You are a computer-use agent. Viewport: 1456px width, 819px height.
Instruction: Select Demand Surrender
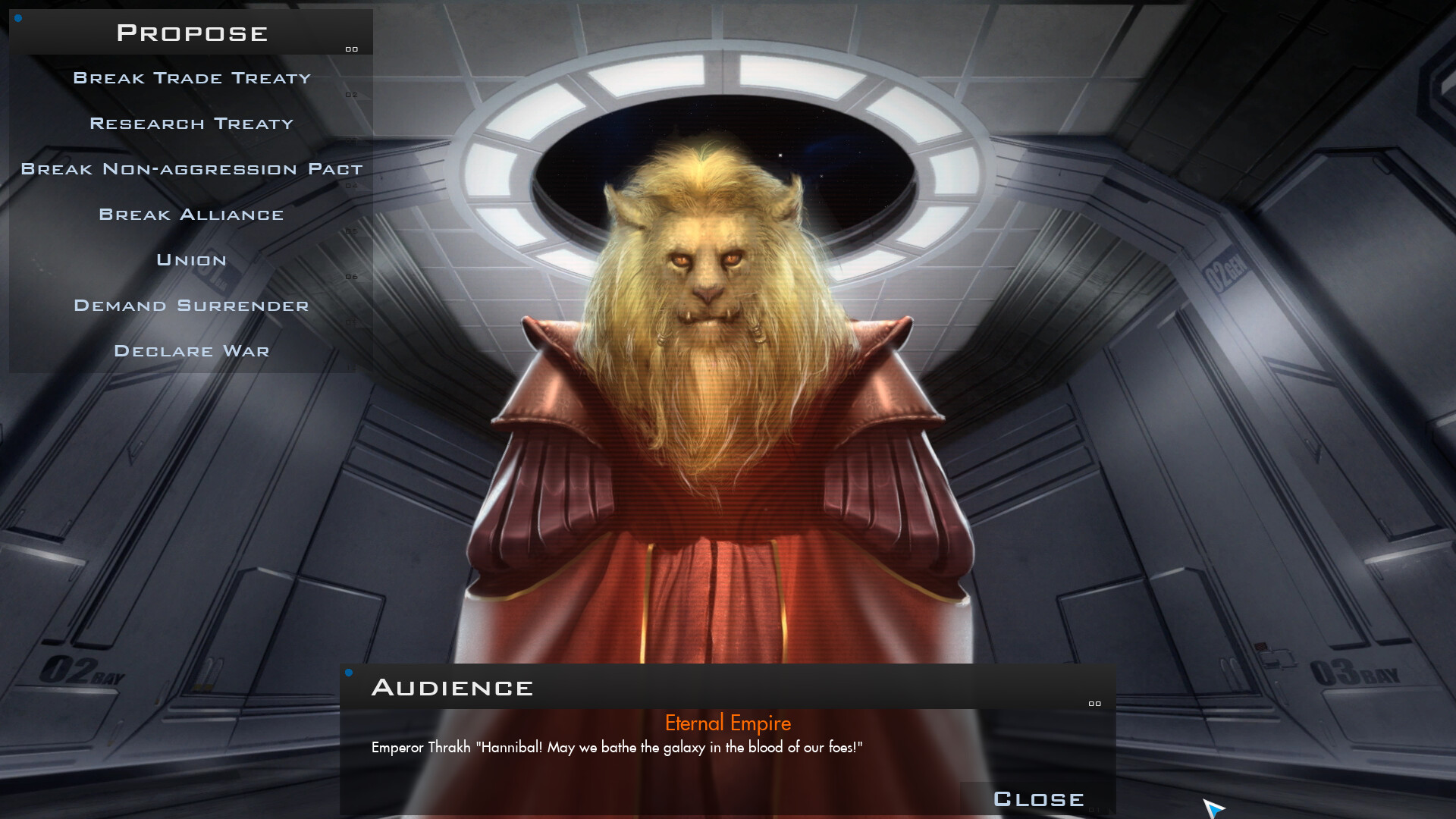tap(191, 306)
